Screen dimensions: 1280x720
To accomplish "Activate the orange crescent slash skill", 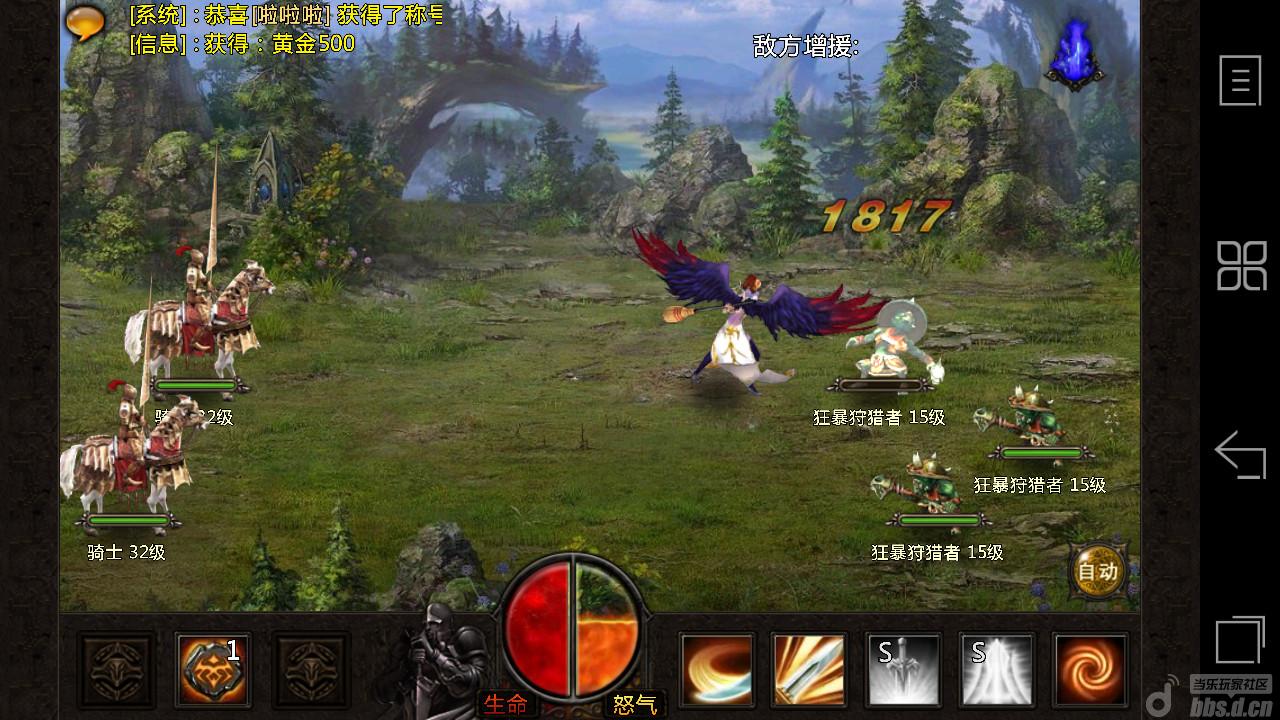I will (x=716, y=669).
